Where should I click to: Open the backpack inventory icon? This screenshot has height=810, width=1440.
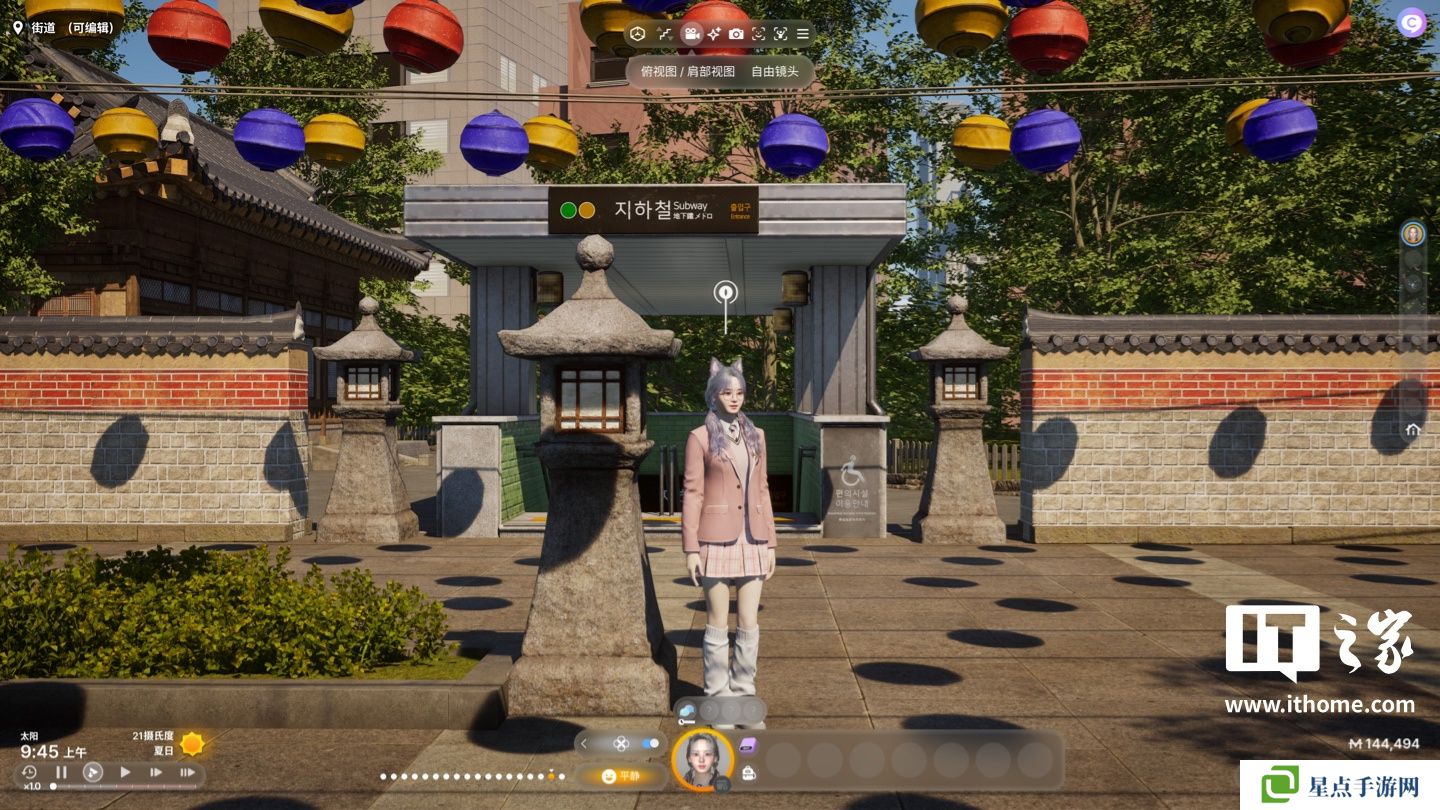748,772
